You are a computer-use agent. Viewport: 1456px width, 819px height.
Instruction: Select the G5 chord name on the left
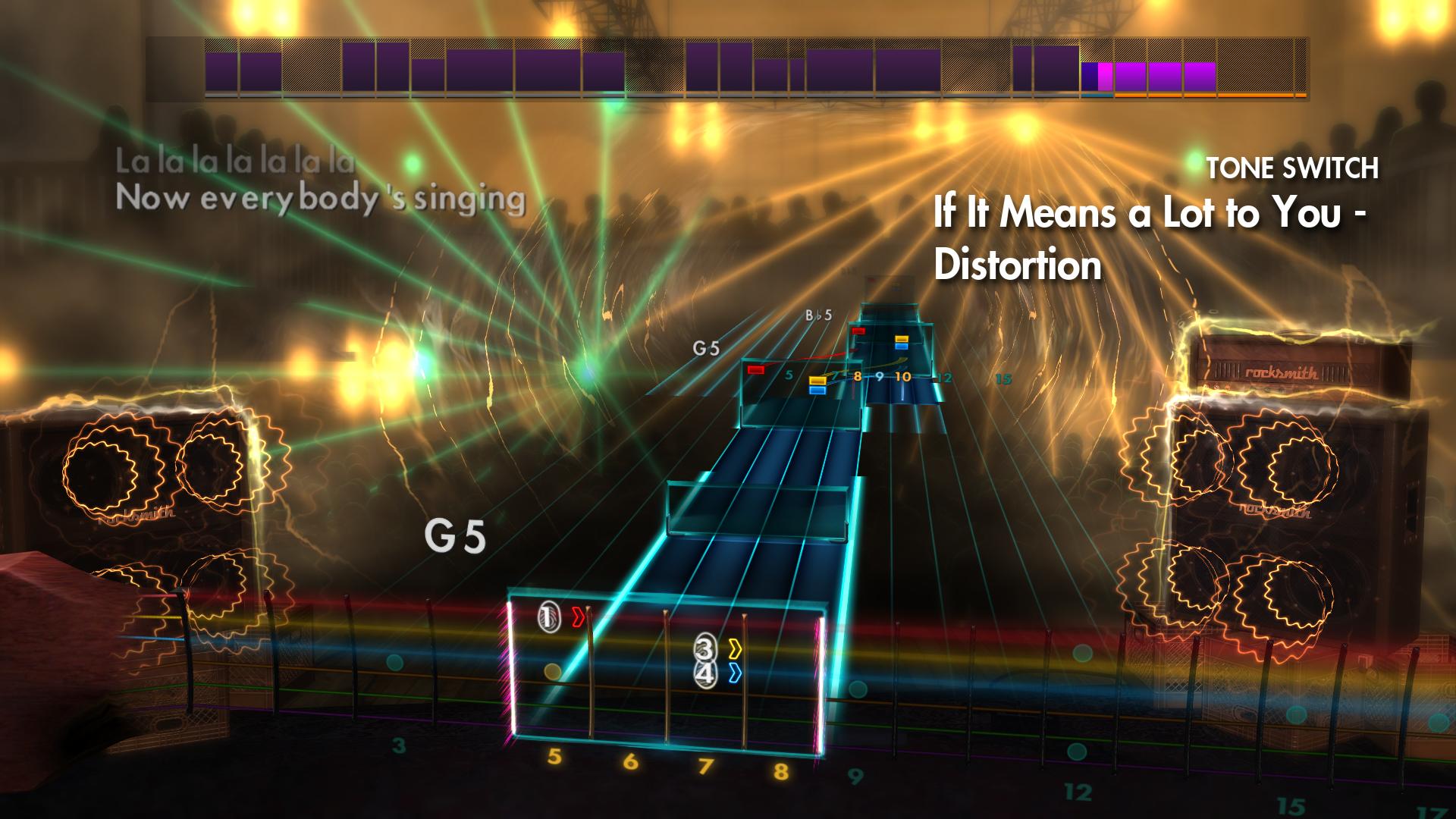(x=454, y=538)
